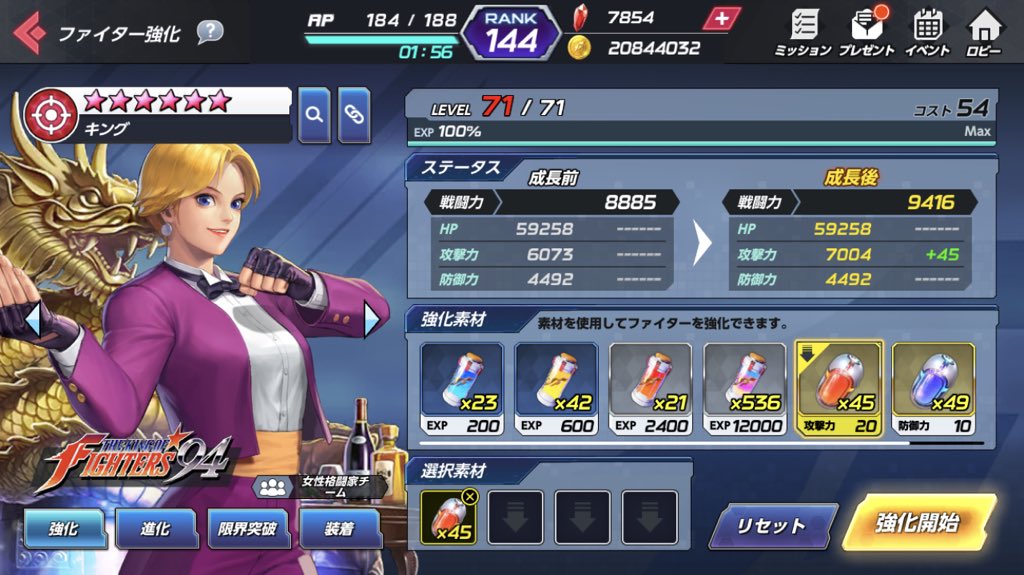
Task: Remove the selected x45 attack capsule
Action: 470,495
